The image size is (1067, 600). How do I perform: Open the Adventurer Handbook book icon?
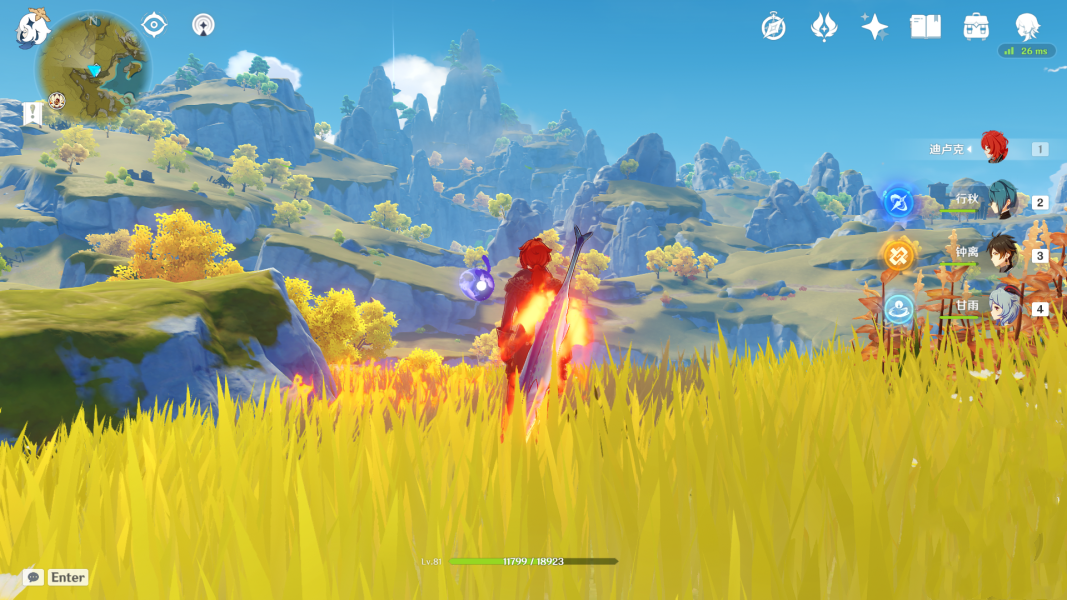tap(925, 27)
